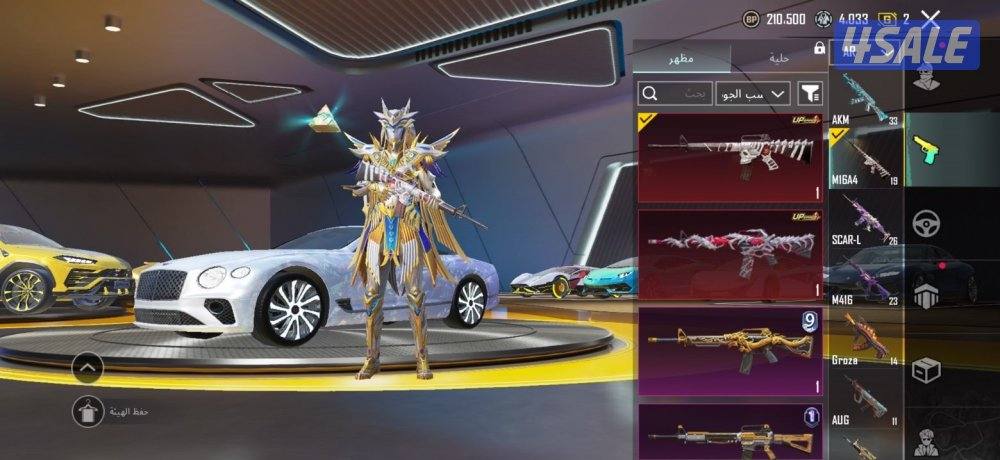Open the AR weapon type dropdown

(860, 48)
